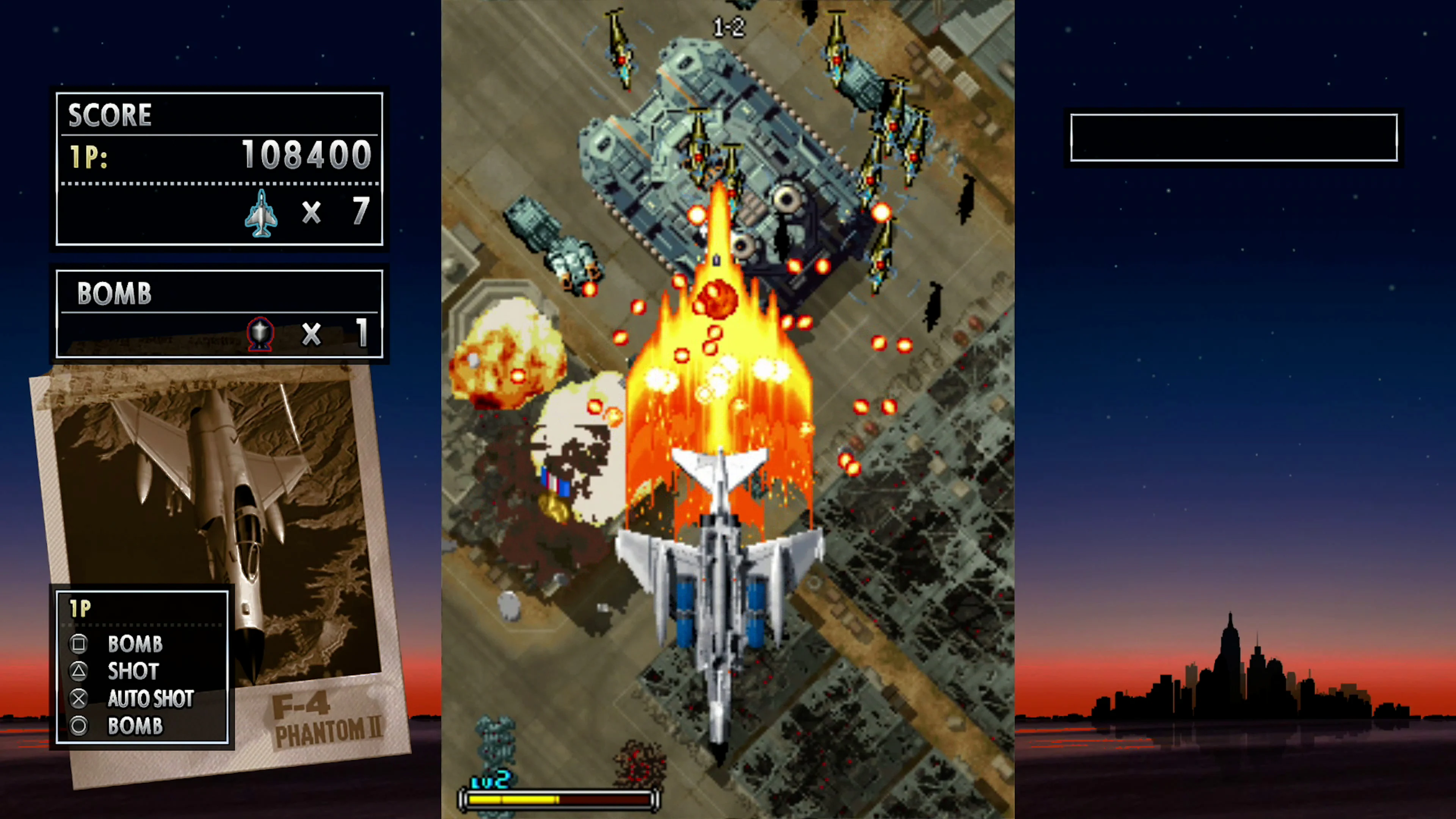Click the Square button BOMB icon
The width and height of the screenshot is (1456, 819).
click(79, 644)
